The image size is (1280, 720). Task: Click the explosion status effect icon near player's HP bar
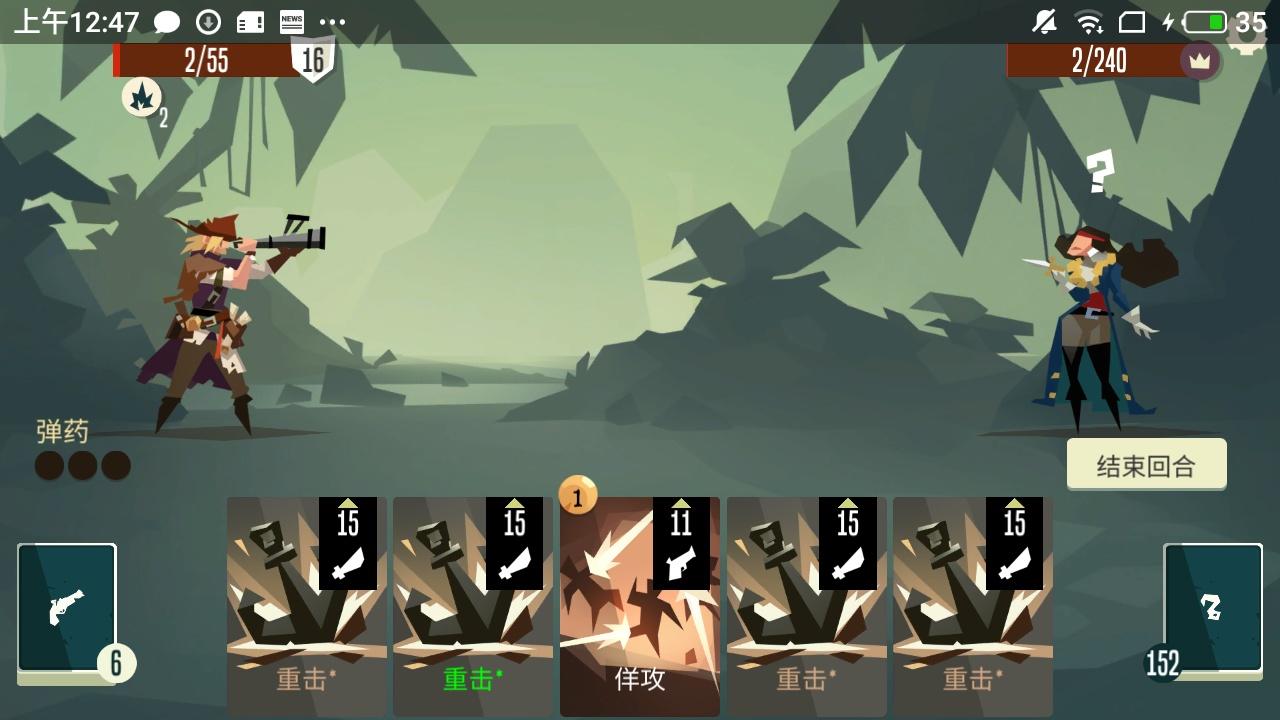pyautogui.click(x=143, y=99)
